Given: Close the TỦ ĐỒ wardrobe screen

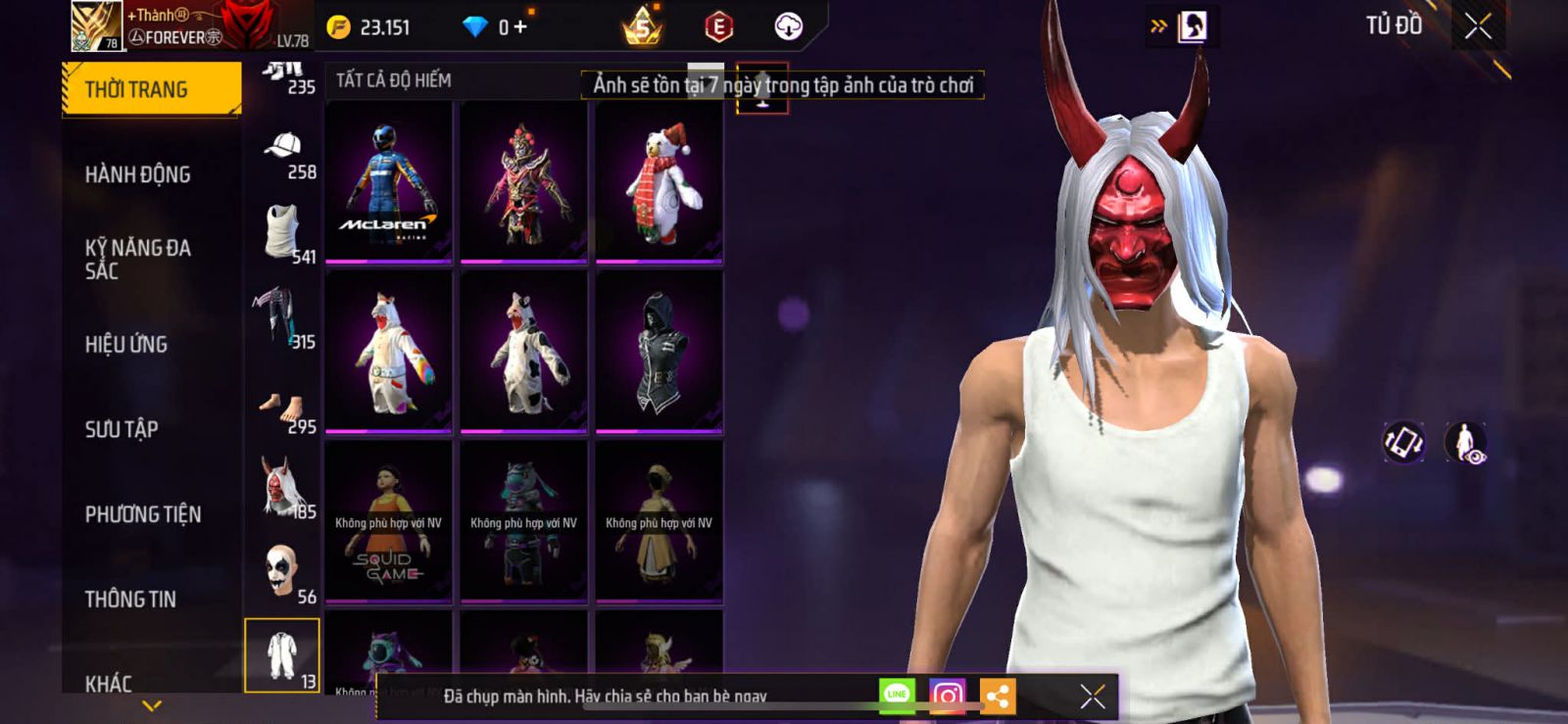Looking at the screenshot, I should 1478,26.
